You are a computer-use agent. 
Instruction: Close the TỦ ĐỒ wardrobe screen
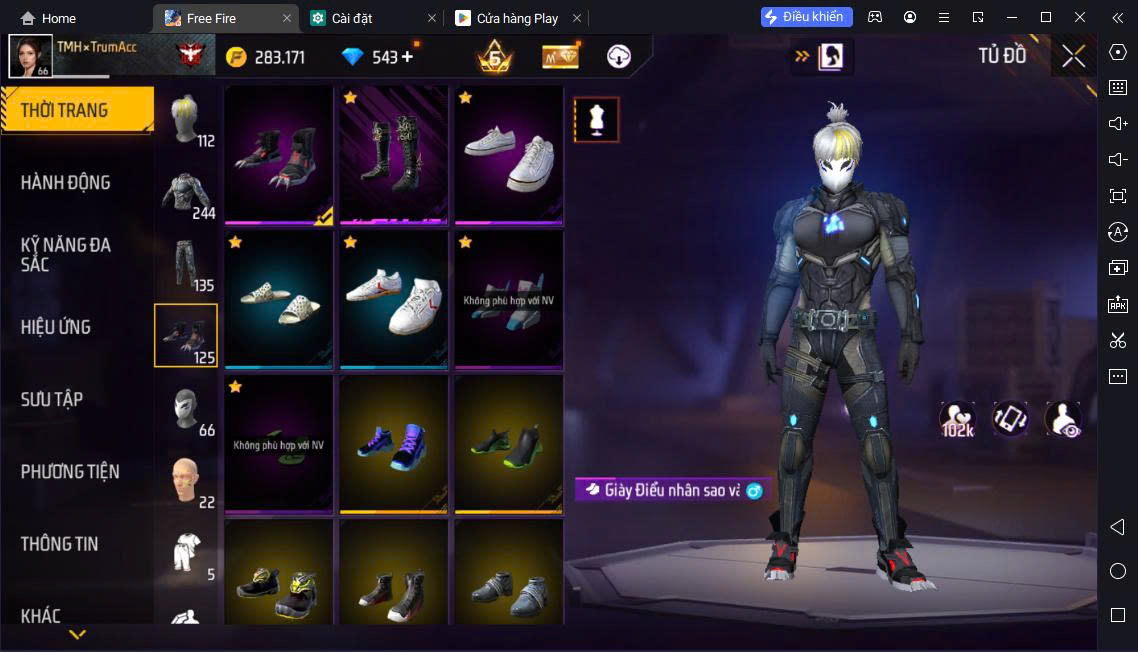point(1073,56)
